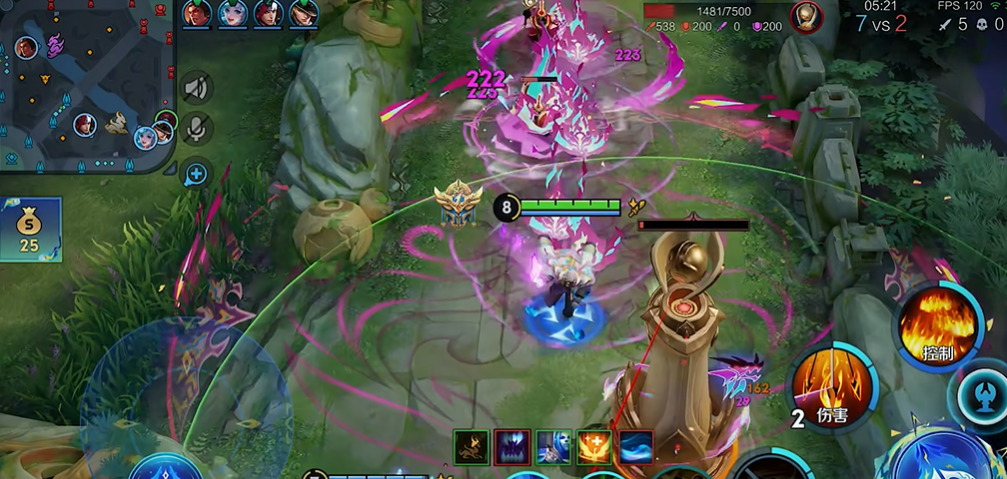Image resolution: width=1007 pixels, height=479 pixels.
Task: Select the blue-haired teammate portrait in top row
Action: (x=232, y=14)
